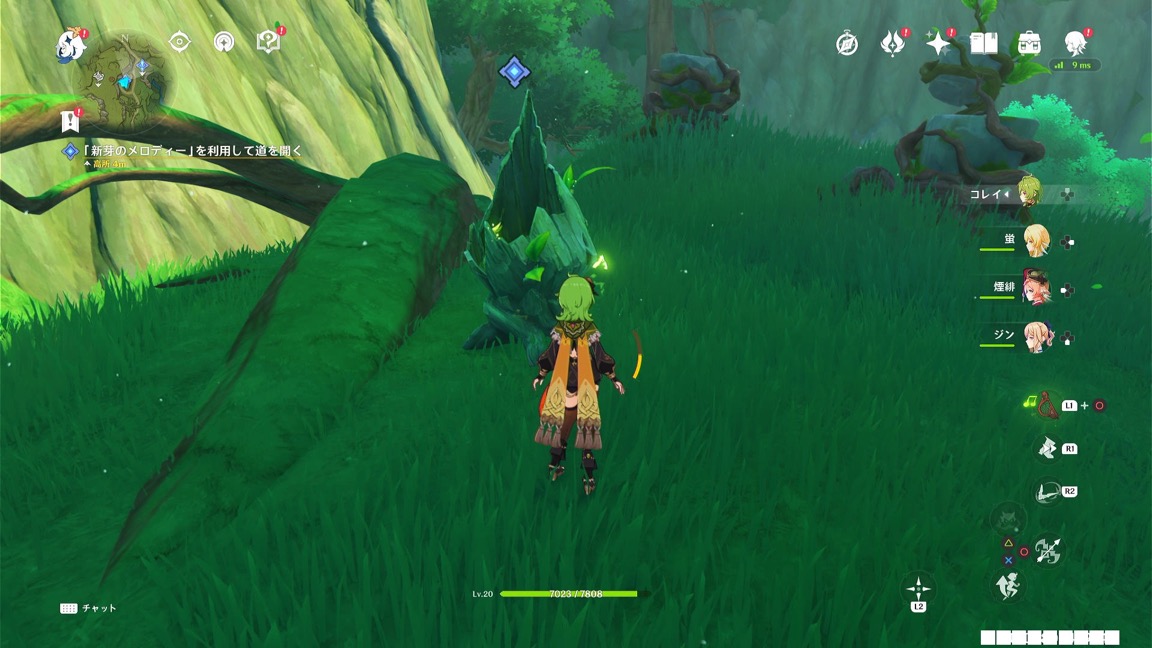Activate the bow normal attack icon
Viewport: 1152px width, 648px height.
1047,550
